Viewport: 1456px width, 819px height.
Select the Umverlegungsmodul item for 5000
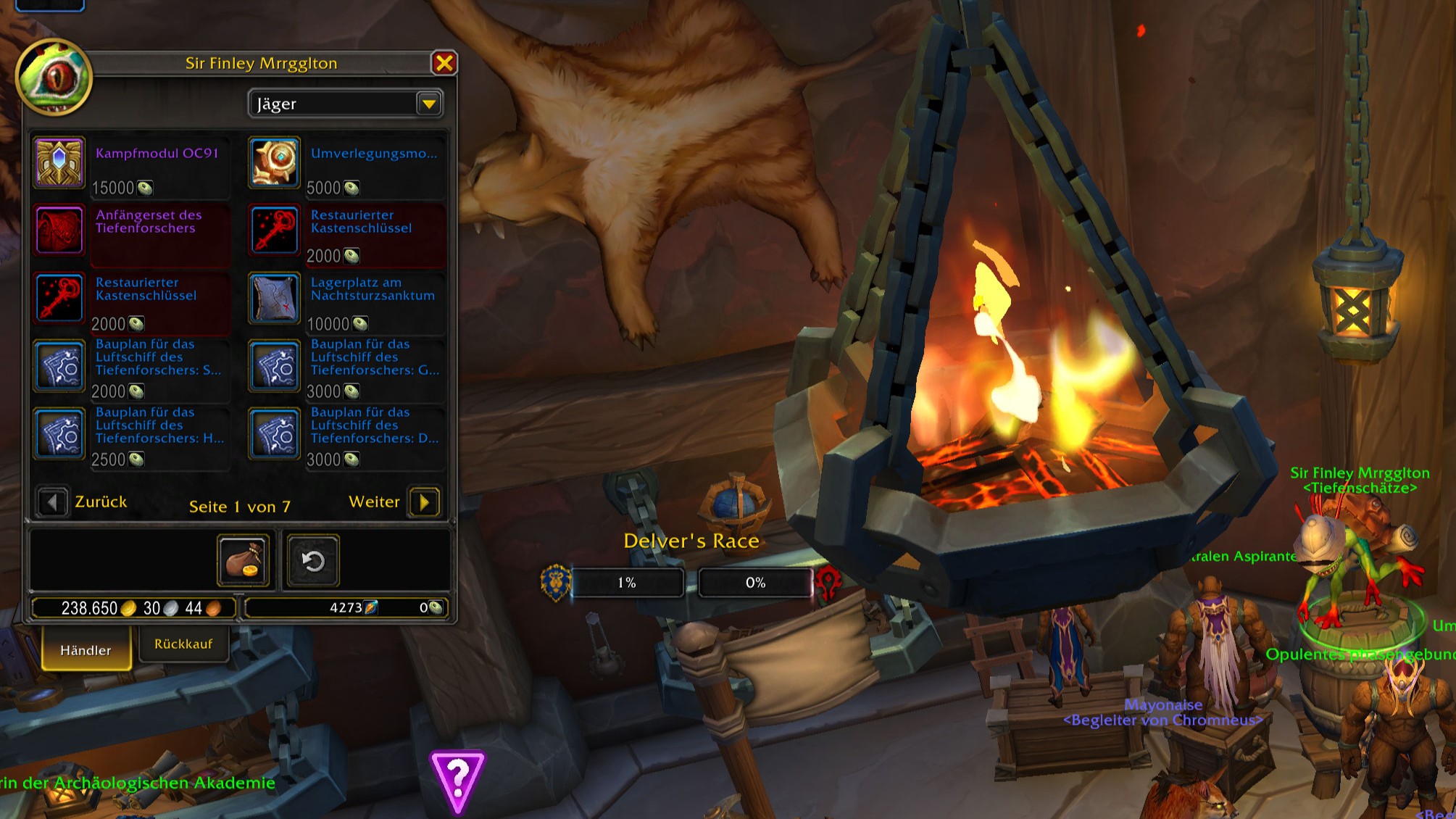point(275,163)
